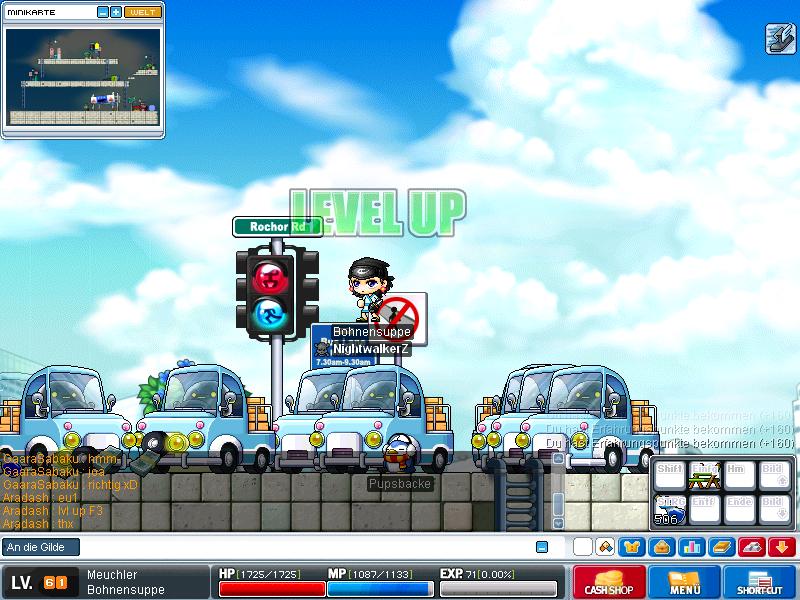Change the 'An die Gilde' chat target
The width and height of the screenshot is (800, 600).
click(x=42, y=547)
